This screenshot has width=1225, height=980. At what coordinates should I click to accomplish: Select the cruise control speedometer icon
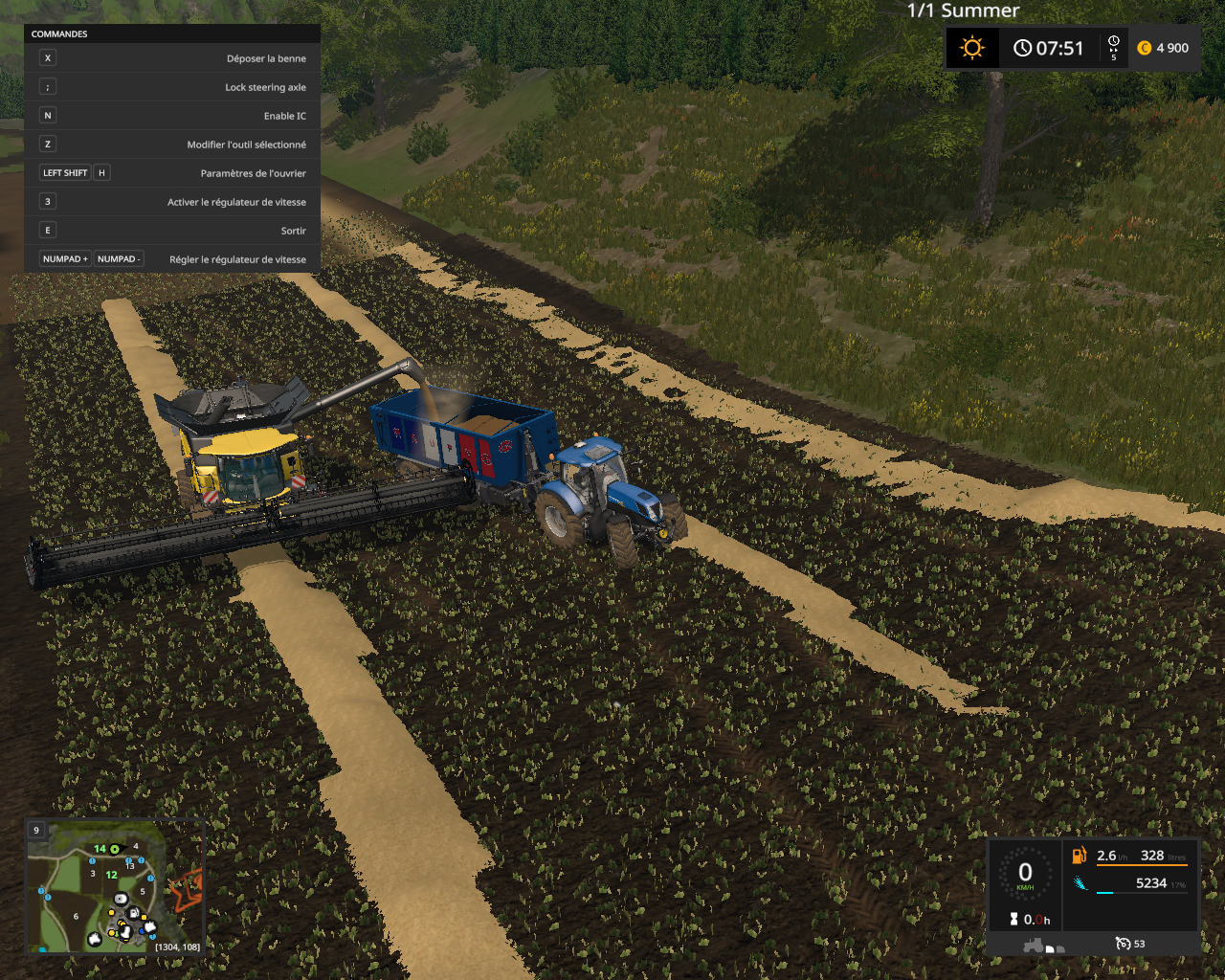coord(1123,944)
